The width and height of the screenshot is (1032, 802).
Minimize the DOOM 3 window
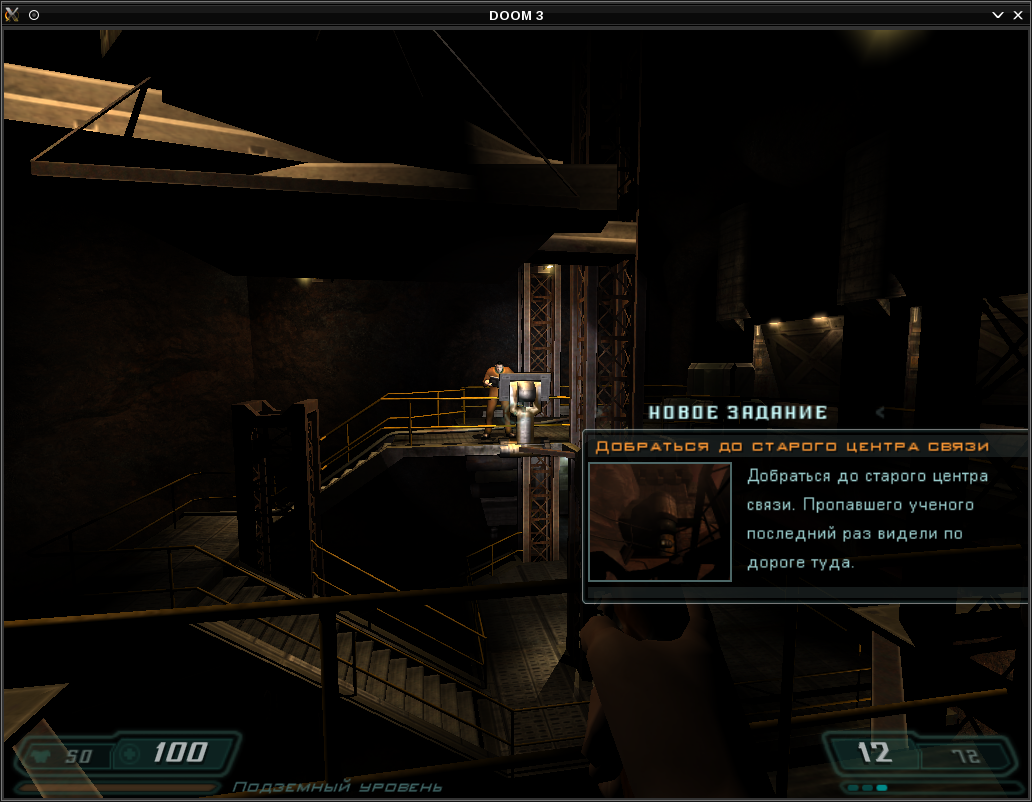[x=998, y=15]
